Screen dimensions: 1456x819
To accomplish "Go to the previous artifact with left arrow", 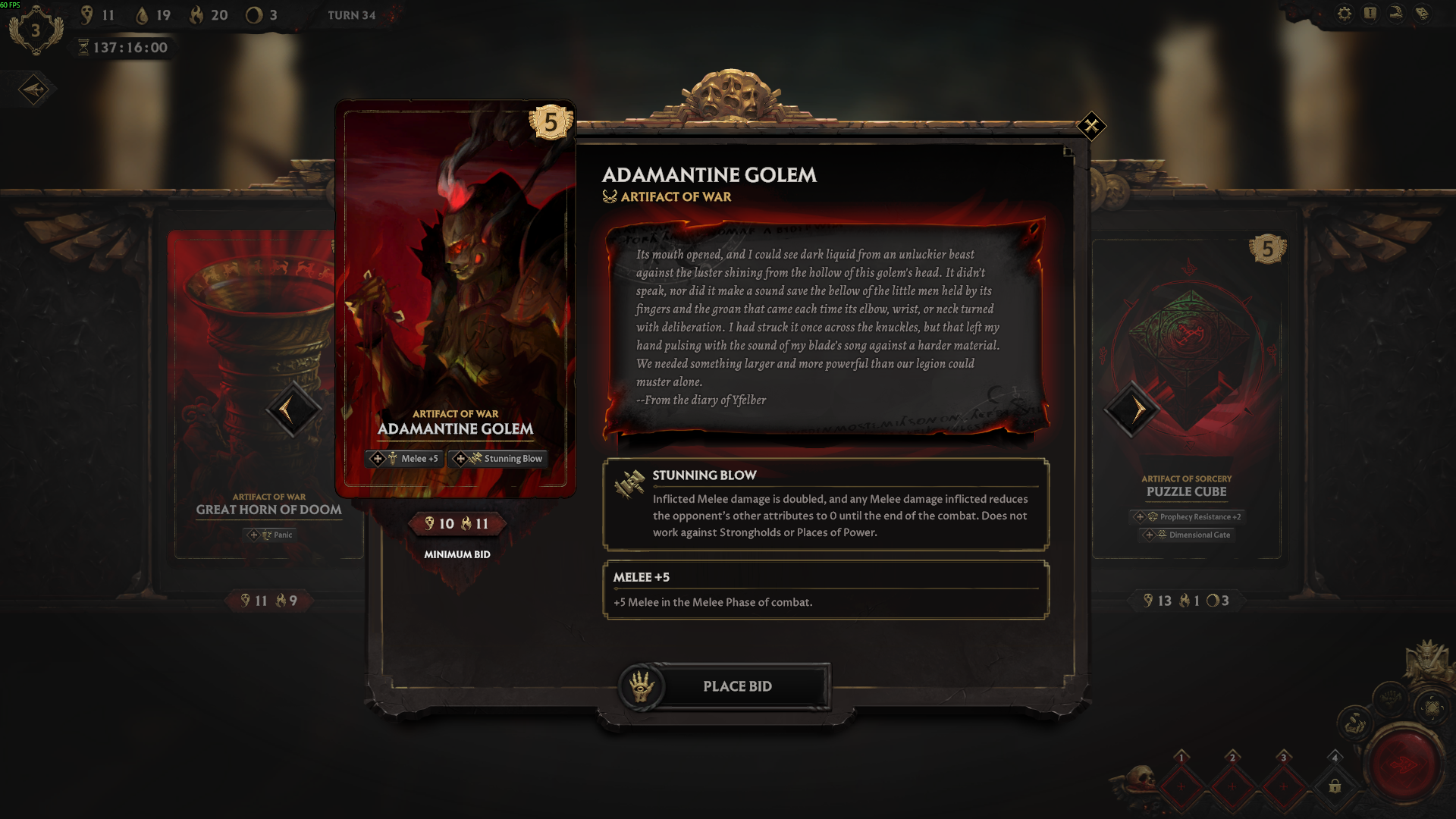I will tap(292, 409).
